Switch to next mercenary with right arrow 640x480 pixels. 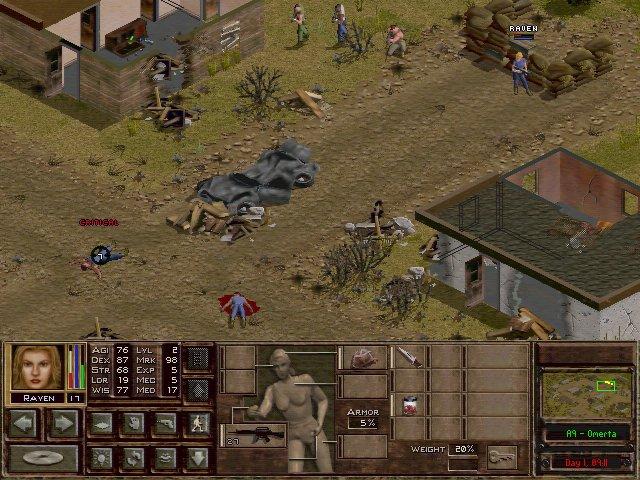tap(63, 423)
